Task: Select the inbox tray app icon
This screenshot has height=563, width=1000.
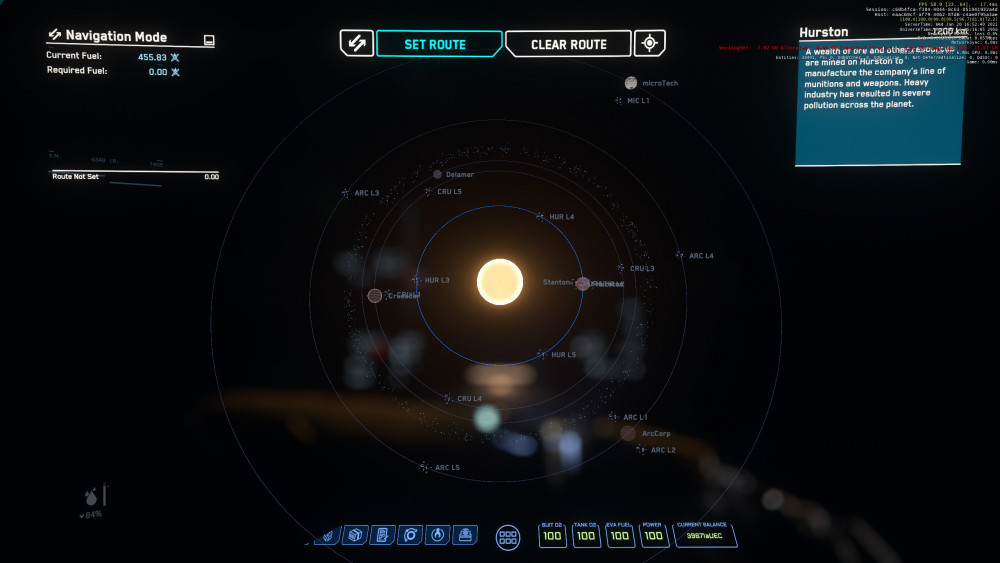Action: point(464,536)
